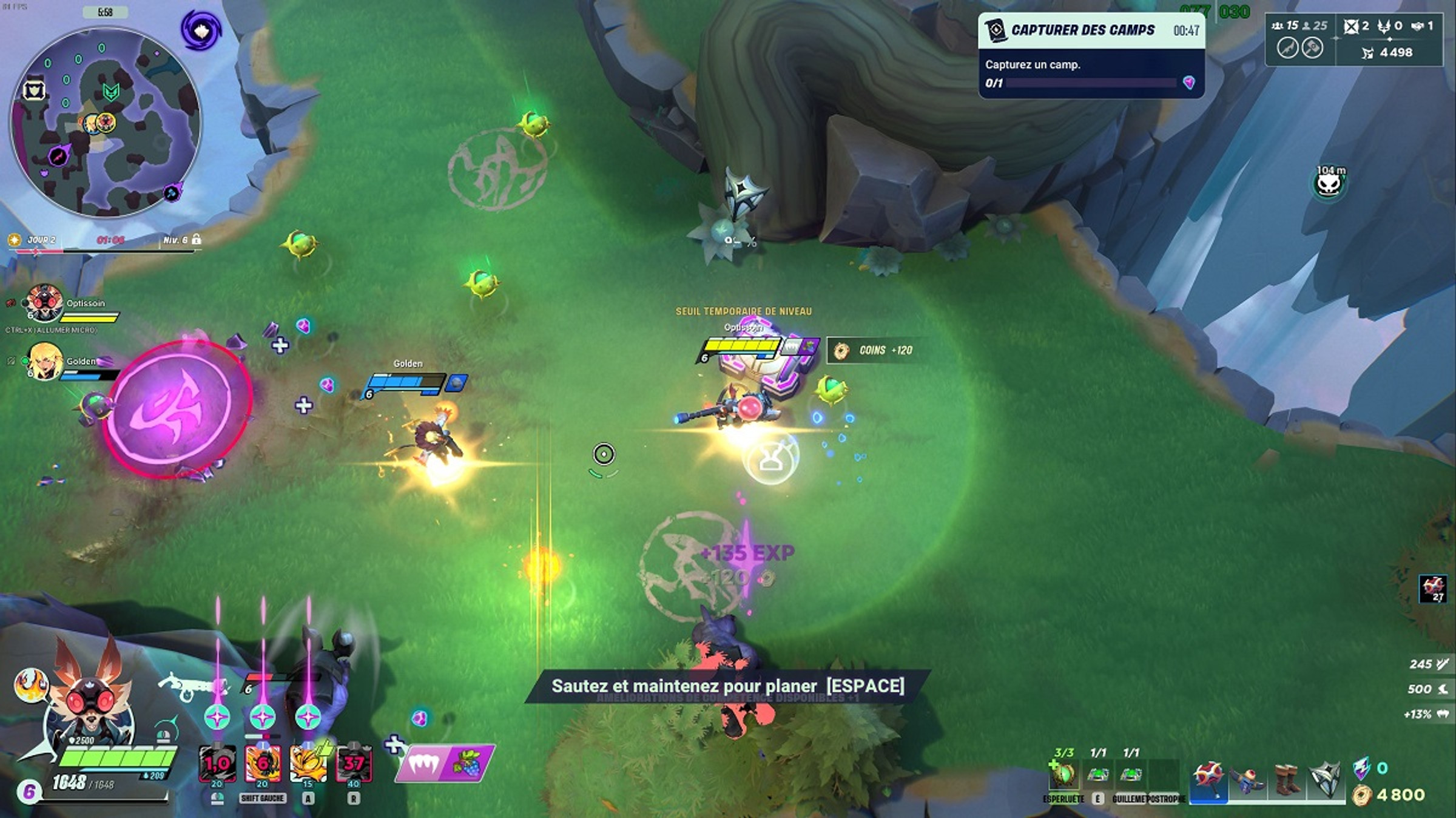The height and width of the screenshot is (818, 1456).
Task: Use the 3/3 green healing consumable
Action: 1063,774
